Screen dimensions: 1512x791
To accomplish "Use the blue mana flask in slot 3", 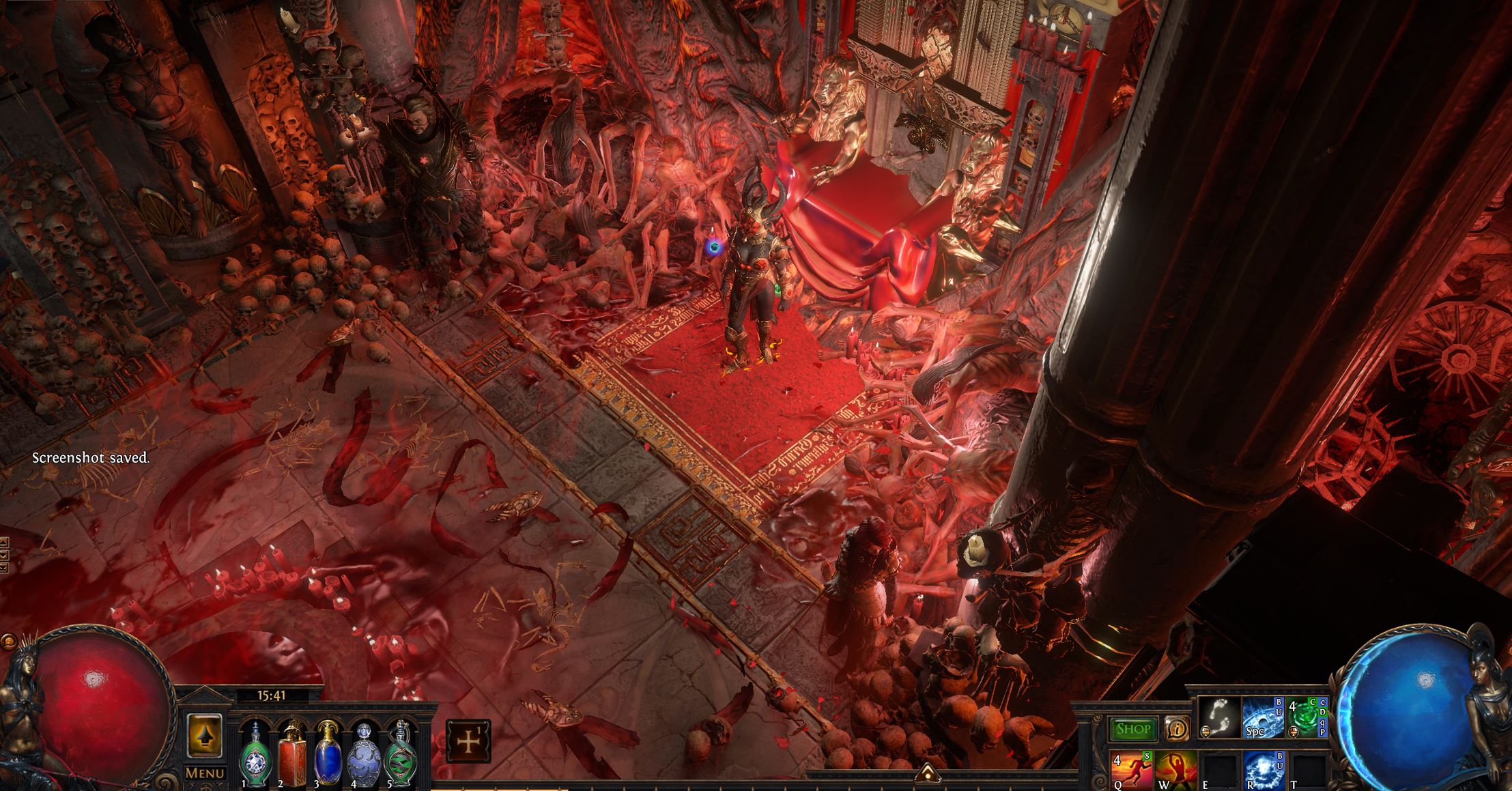I will tap(328, 753).
